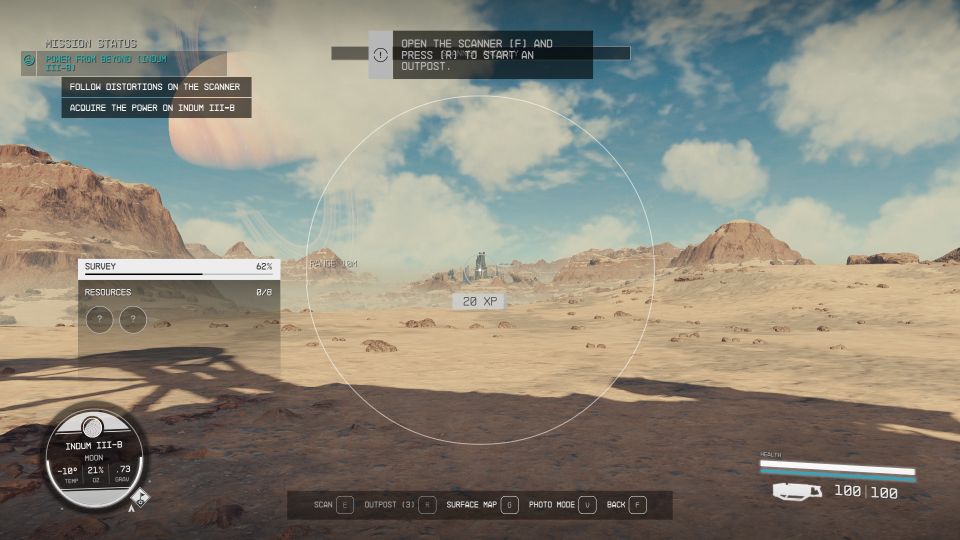
Task: Click the Survey progress panel
Action: pos(179,268)
